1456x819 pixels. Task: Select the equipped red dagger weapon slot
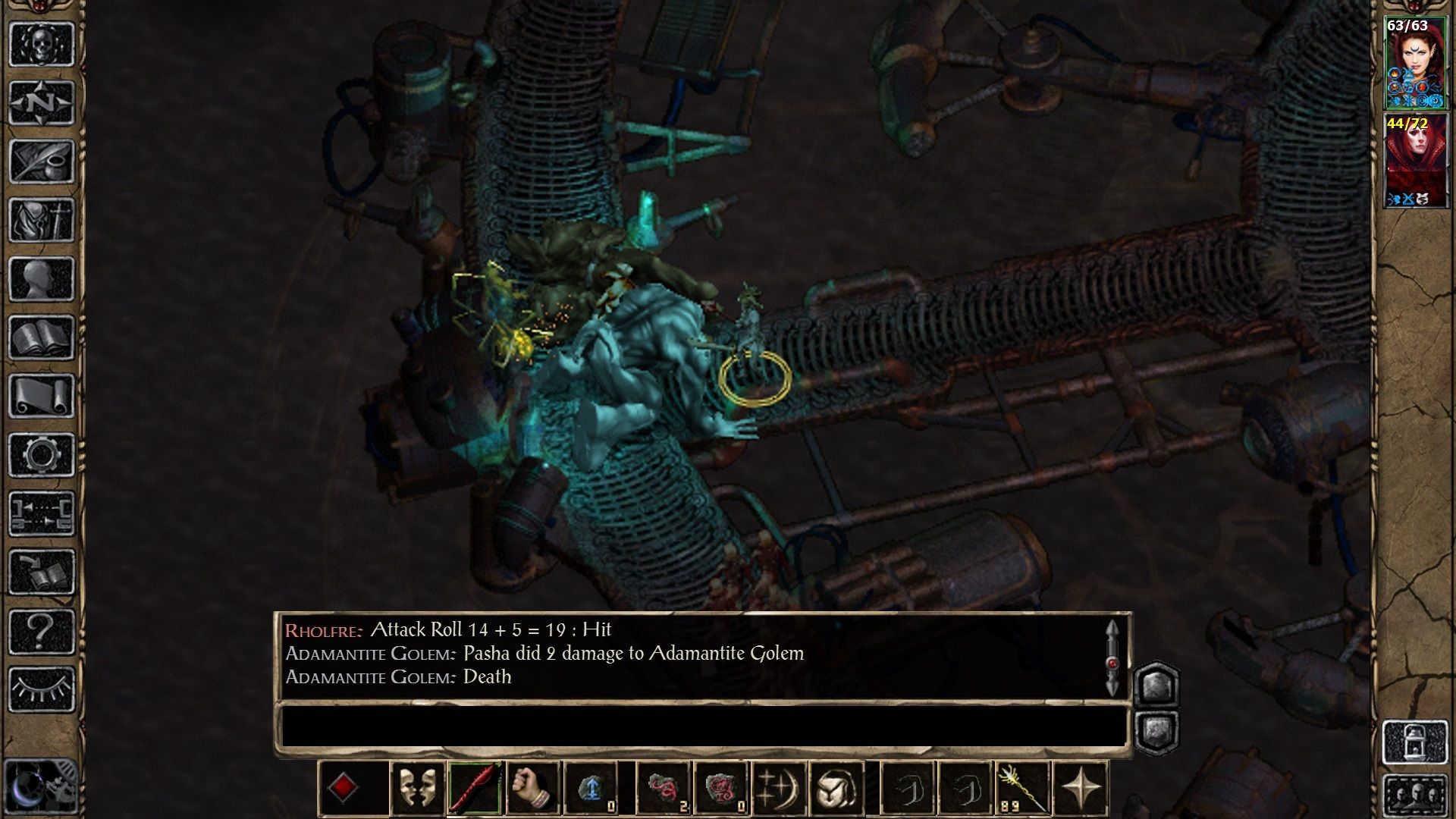474,789
